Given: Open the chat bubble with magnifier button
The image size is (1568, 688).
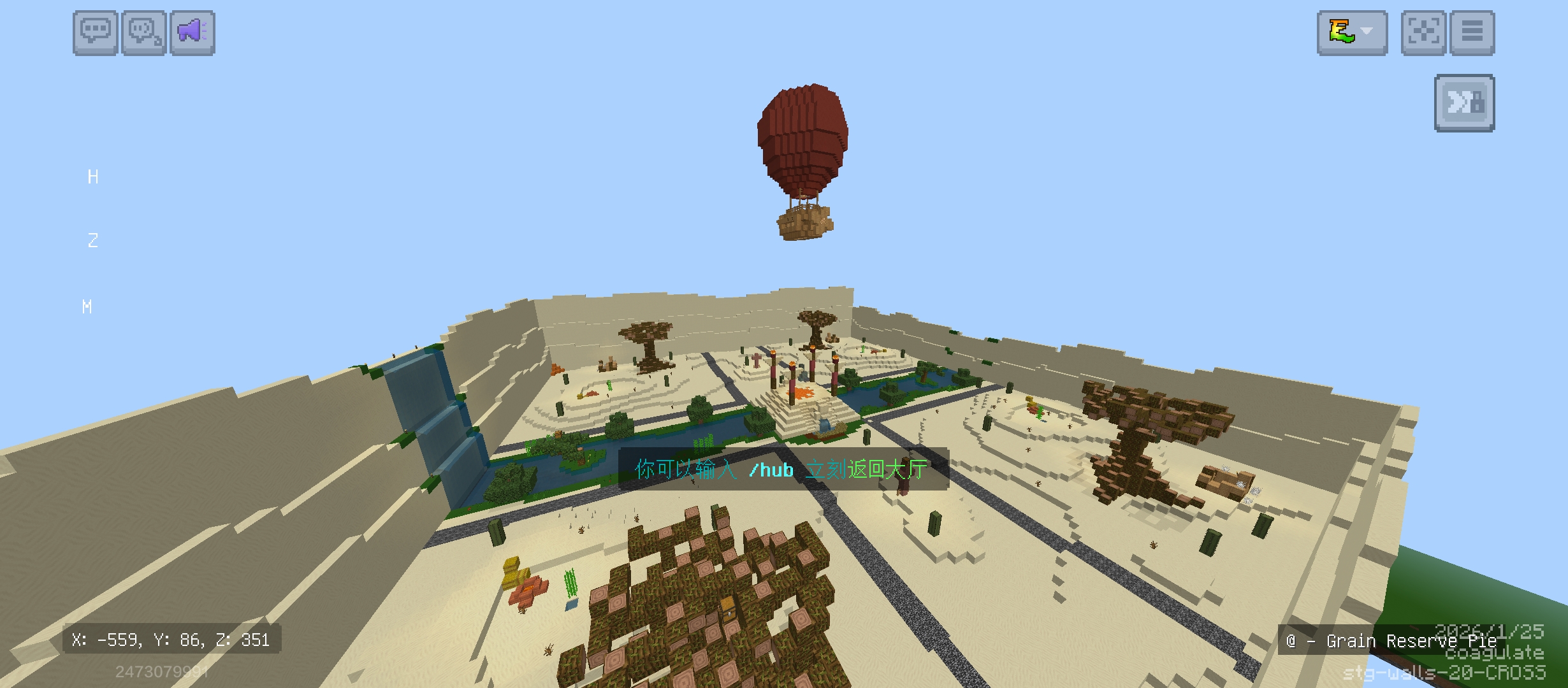Looking at the screenshot, I should click(x=144, y=32).
